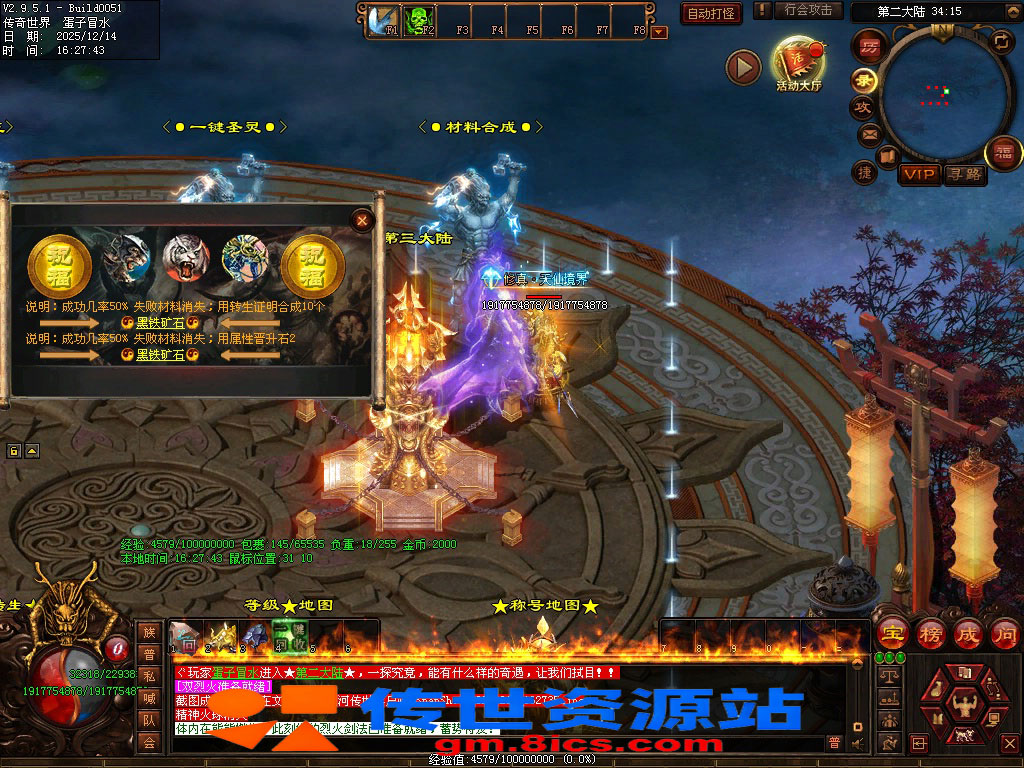Viewport: 1024px width, 768px height.
Task: Activate 寻路 pathfinding button
Action: pos(964,175)
